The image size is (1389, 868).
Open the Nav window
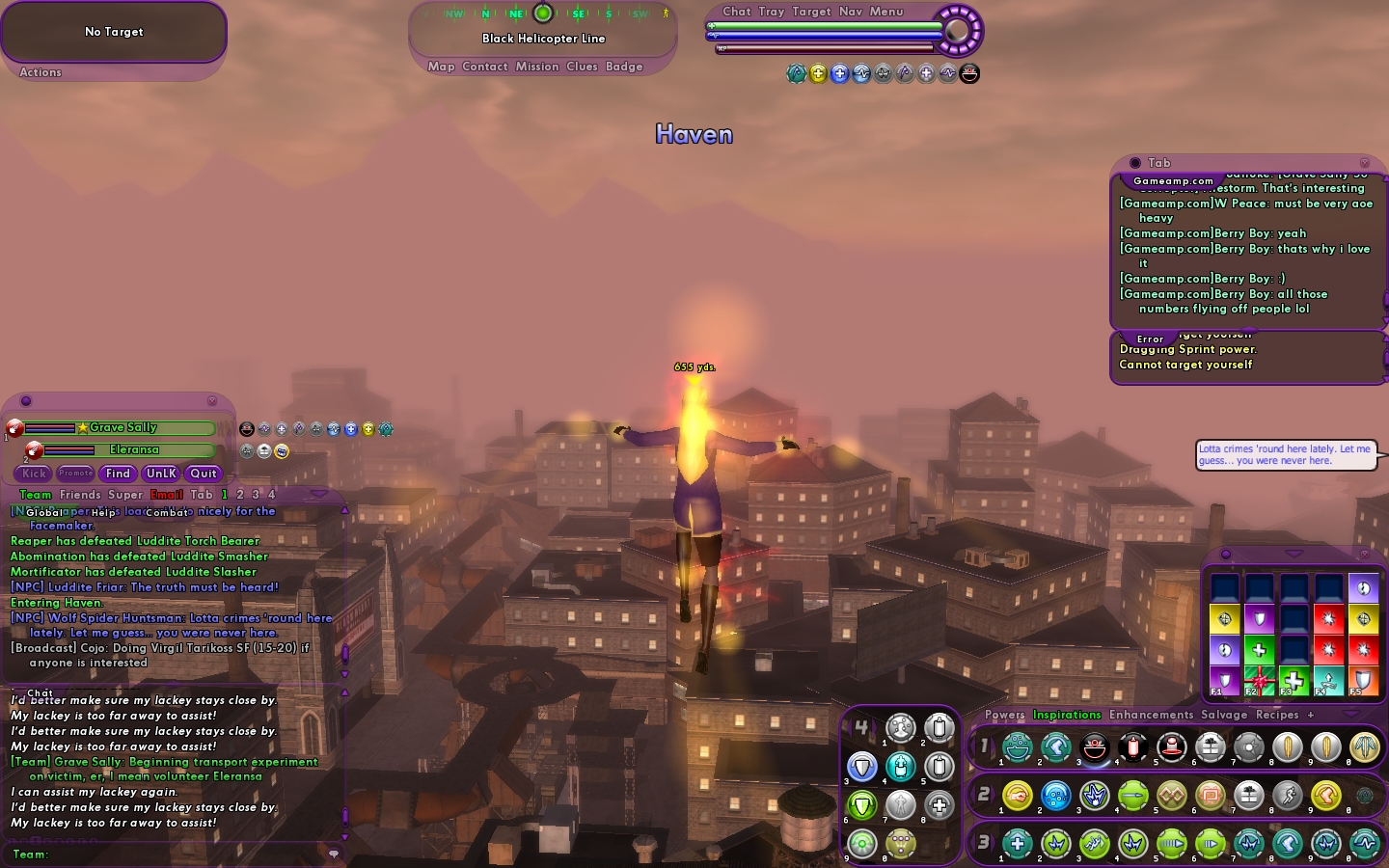point(851,12)
